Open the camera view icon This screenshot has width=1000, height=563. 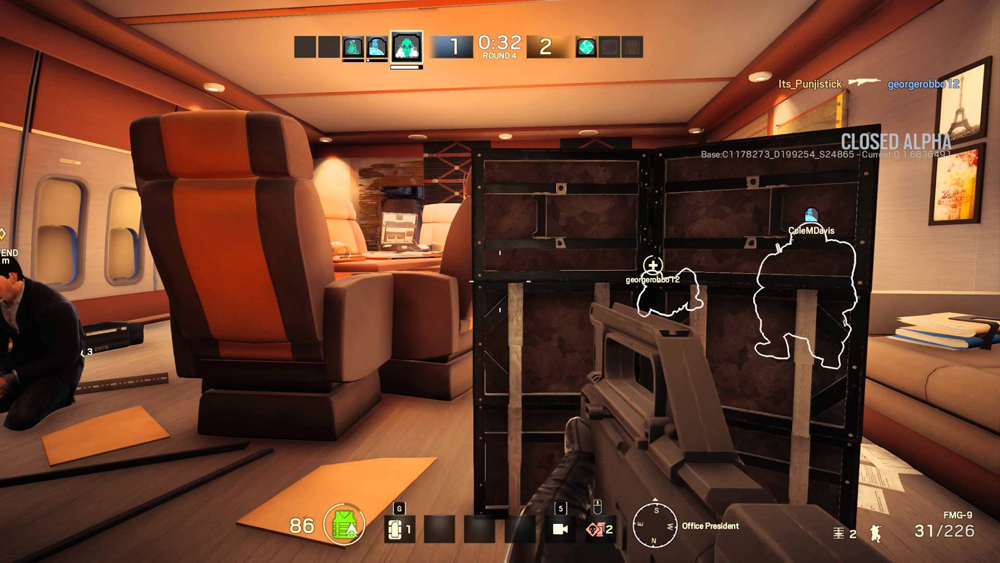[x=561, y=528]
